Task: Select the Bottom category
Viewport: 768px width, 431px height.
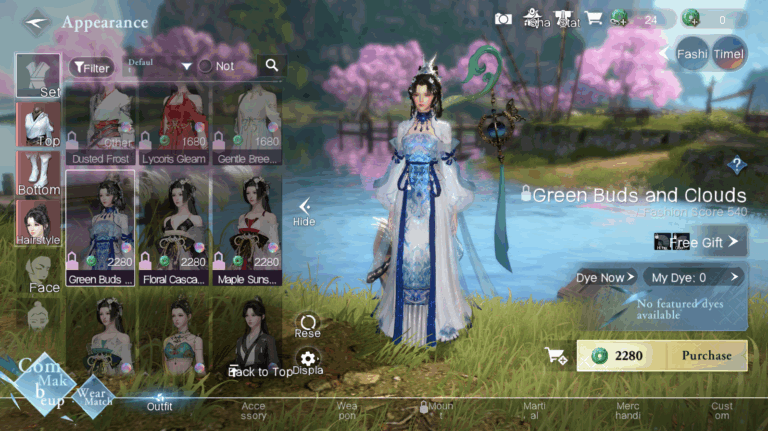Action: tap(38, 173)
